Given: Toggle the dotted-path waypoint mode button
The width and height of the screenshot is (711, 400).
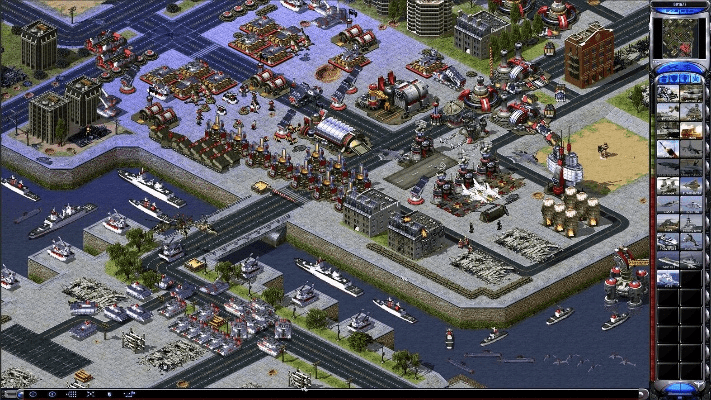Looking at the screenshot, I should click(x=129, y=394).
